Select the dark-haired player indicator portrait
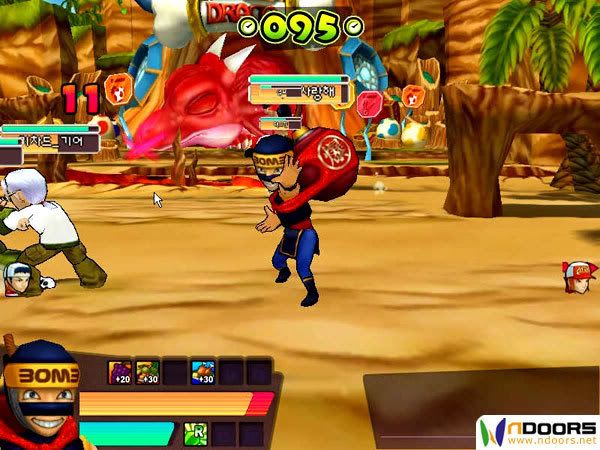 (15, 279)
